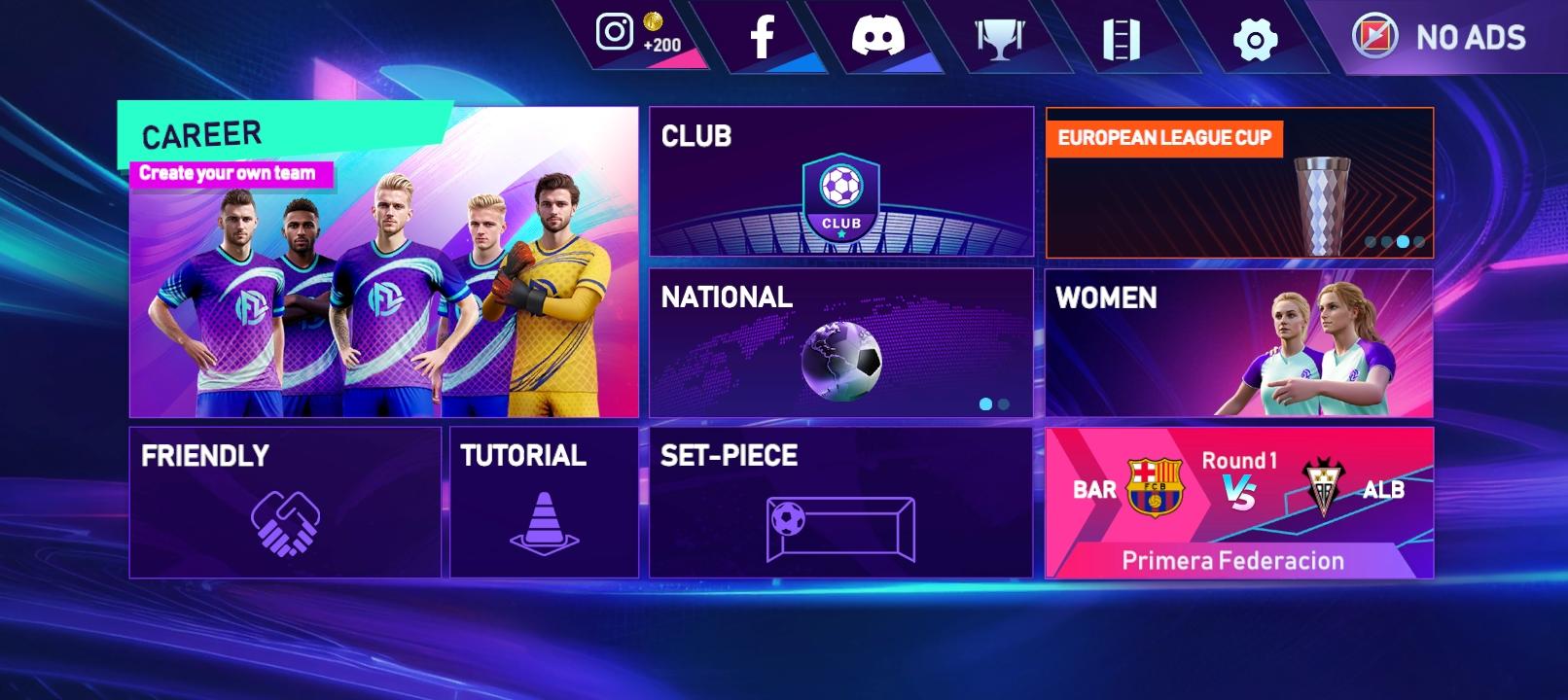Viewport: 1568px width, 700px height.
Task: Select the first National mode carousel dot
Action: (x=985, y=402)
